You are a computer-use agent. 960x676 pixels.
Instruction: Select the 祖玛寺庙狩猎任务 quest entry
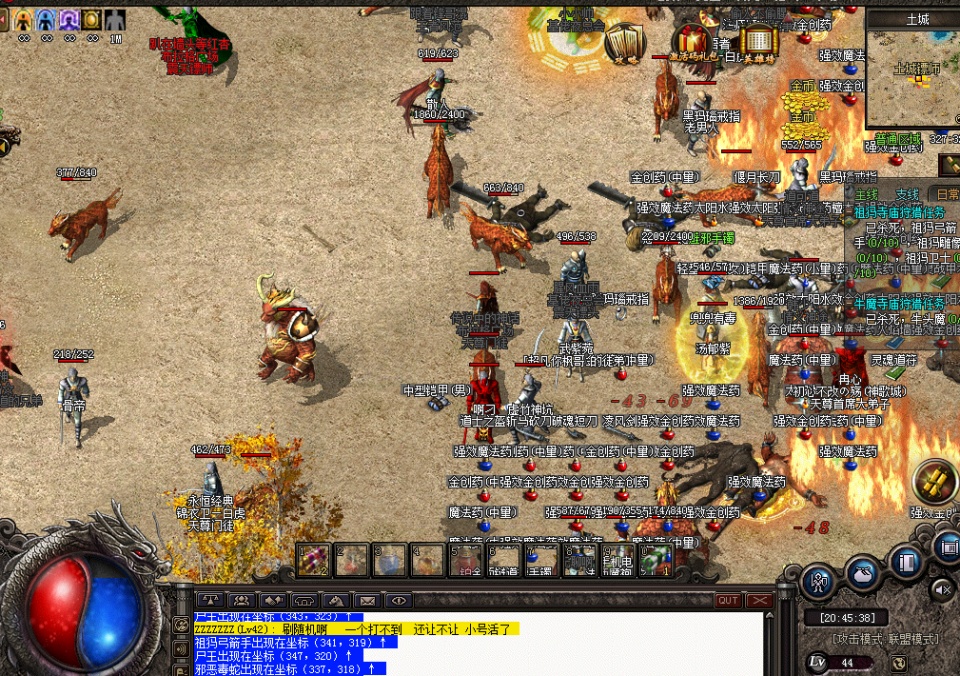(x=900, y=212)
